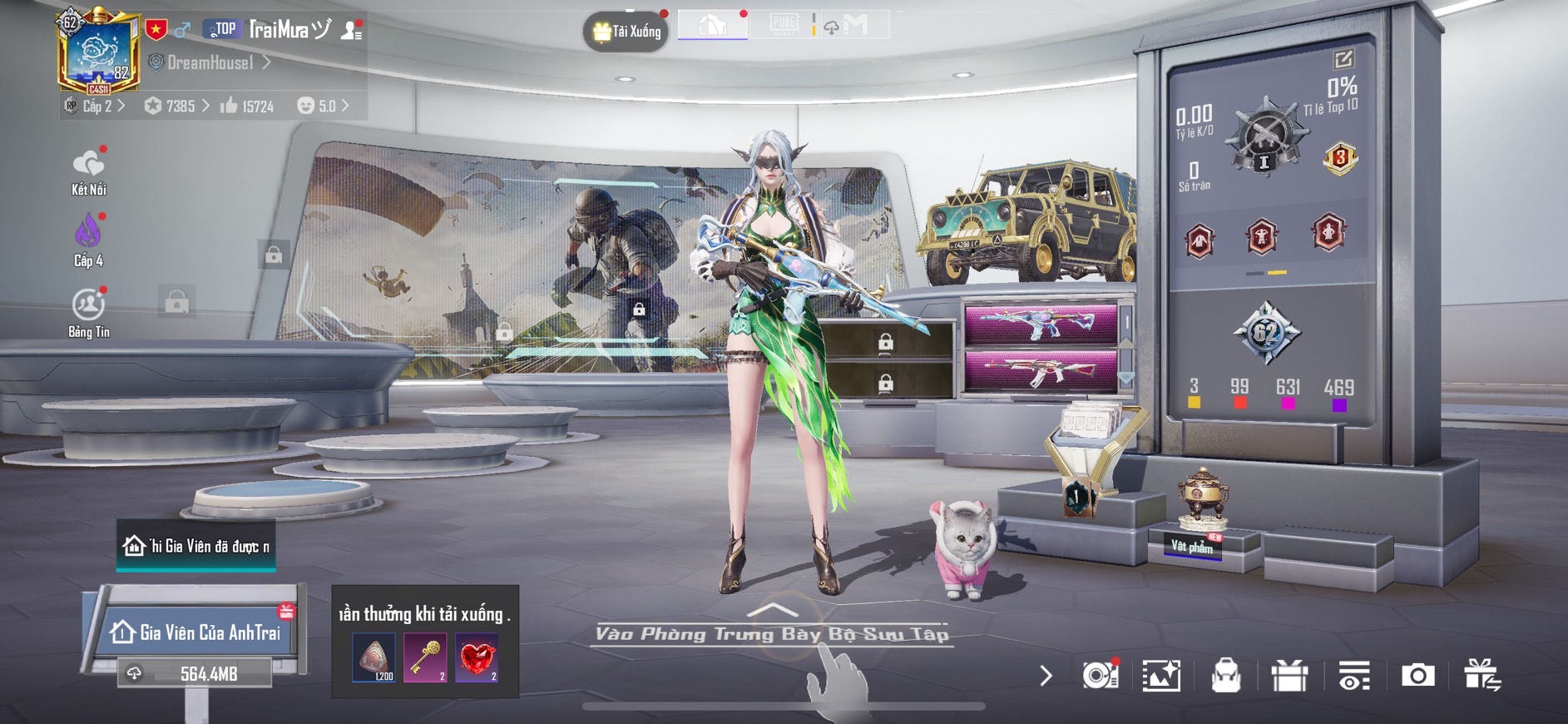Open the display visibility list icon
The height and width of the screenshot is (724, 1568).
click(x=1353, y=676)
